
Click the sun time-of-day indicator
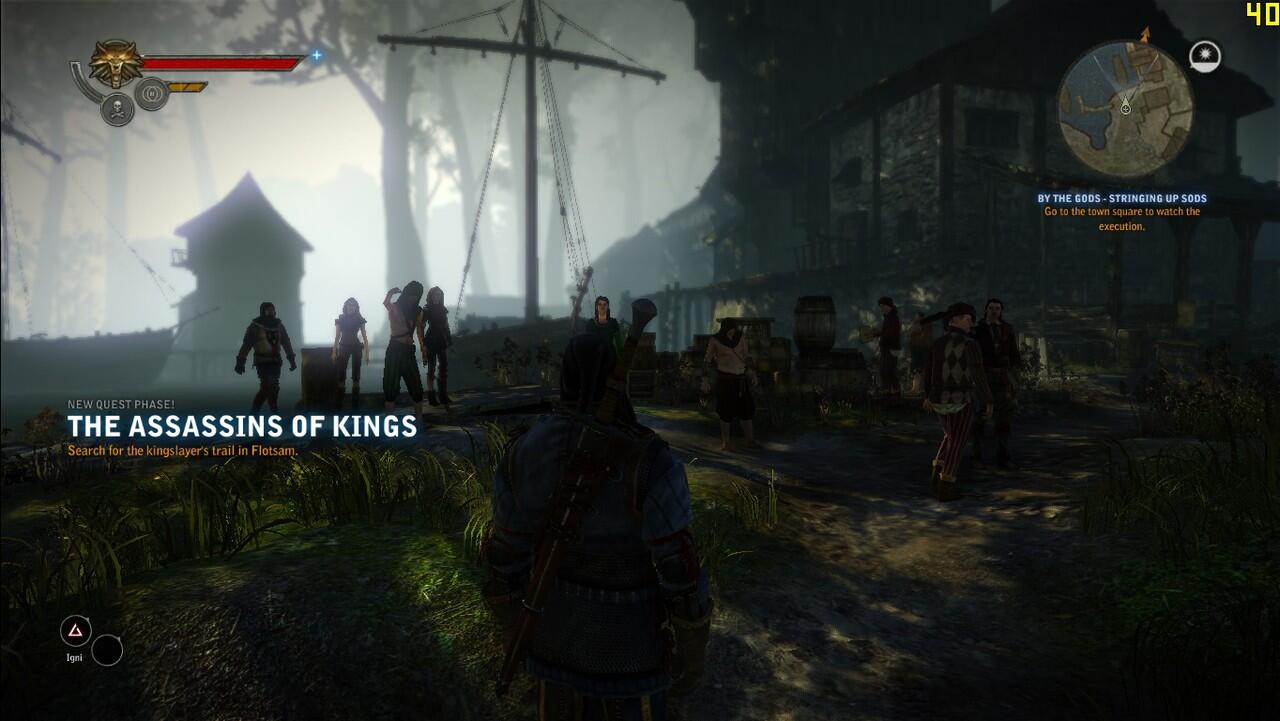coord(1205,57)
